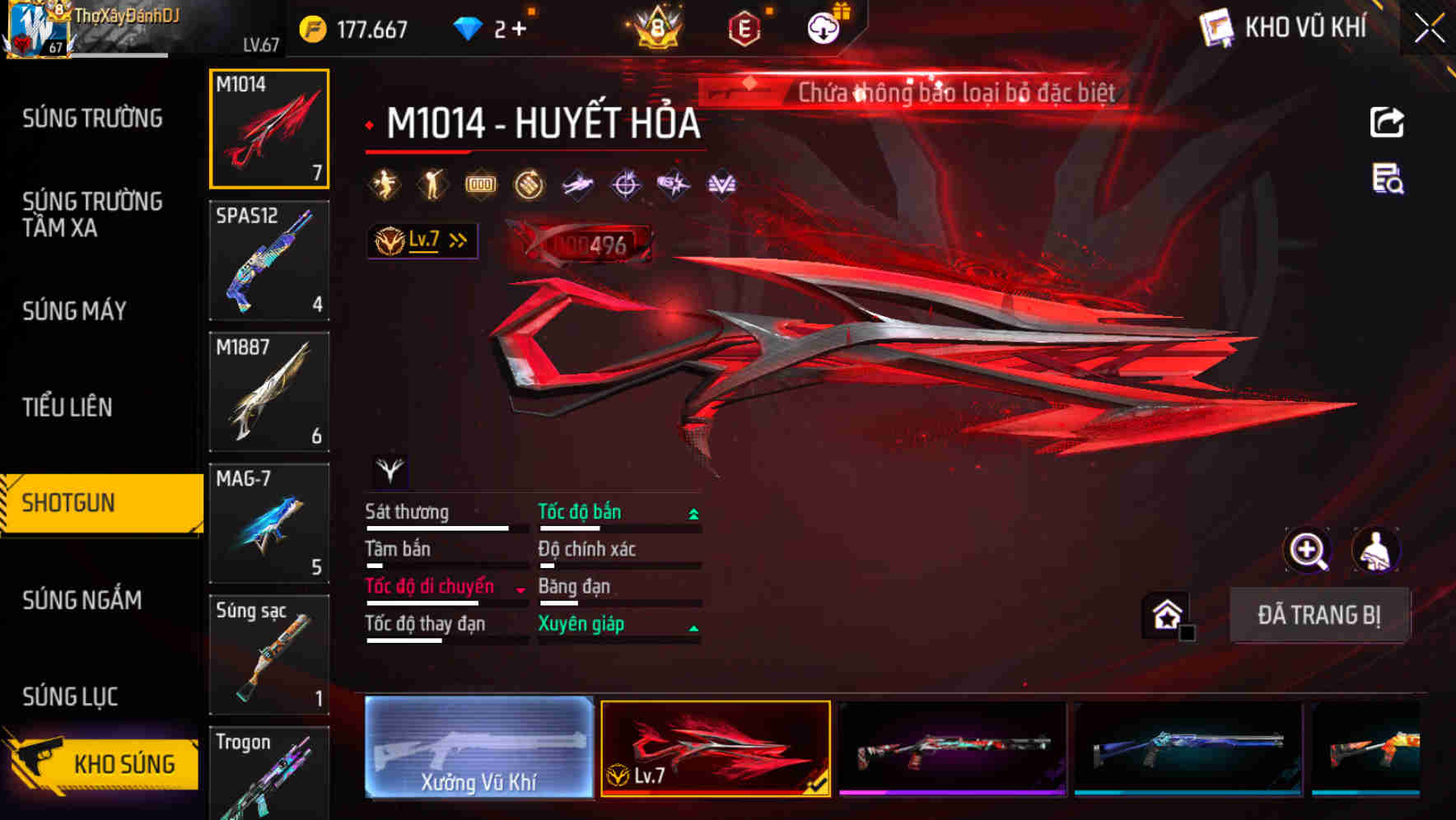Screen dimensions: 1456x820
Task: Toggle equip state with ĐÃ TRANG BỊ button
Action: pos(1318,615)
